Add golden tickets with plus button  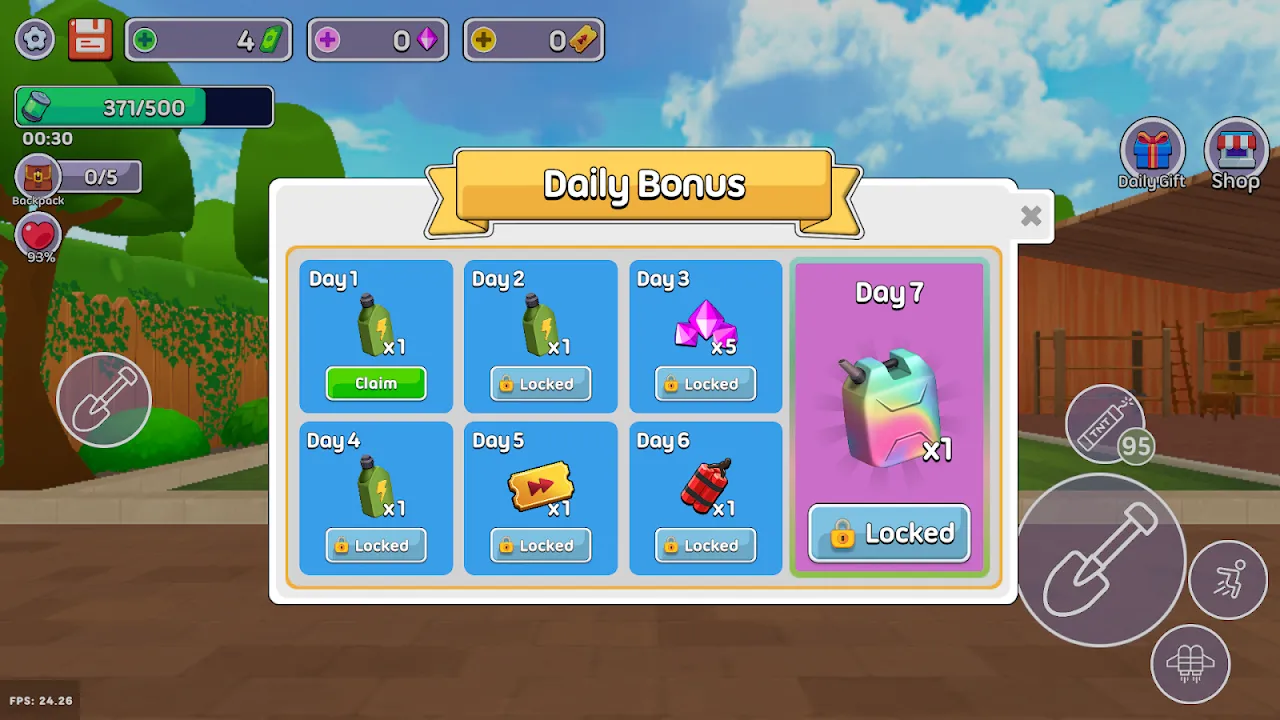point(483,40)
